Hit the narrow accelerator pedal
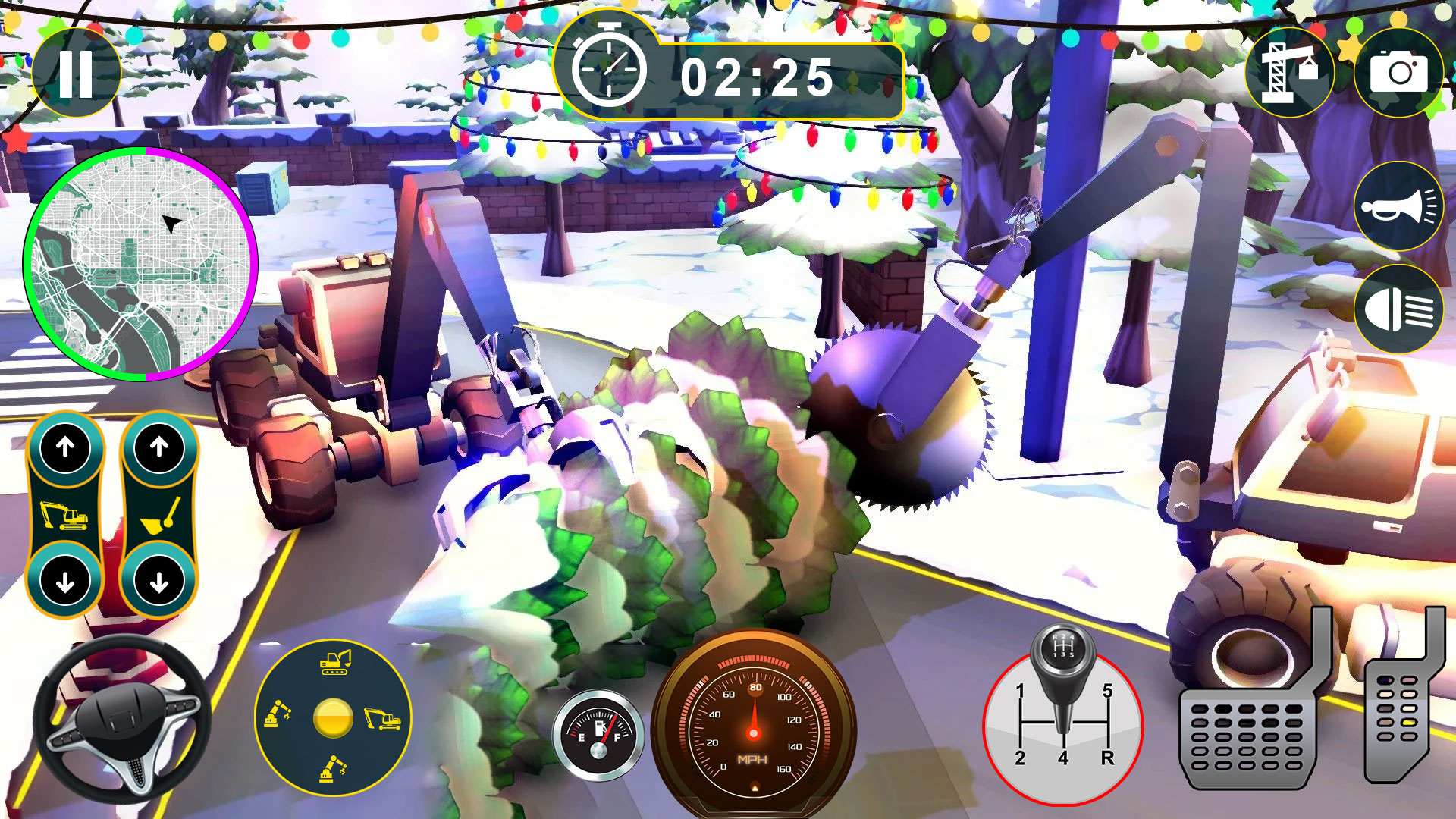Image resolution: width=1456 pixels, height=819 pixels. [1397, 713]
